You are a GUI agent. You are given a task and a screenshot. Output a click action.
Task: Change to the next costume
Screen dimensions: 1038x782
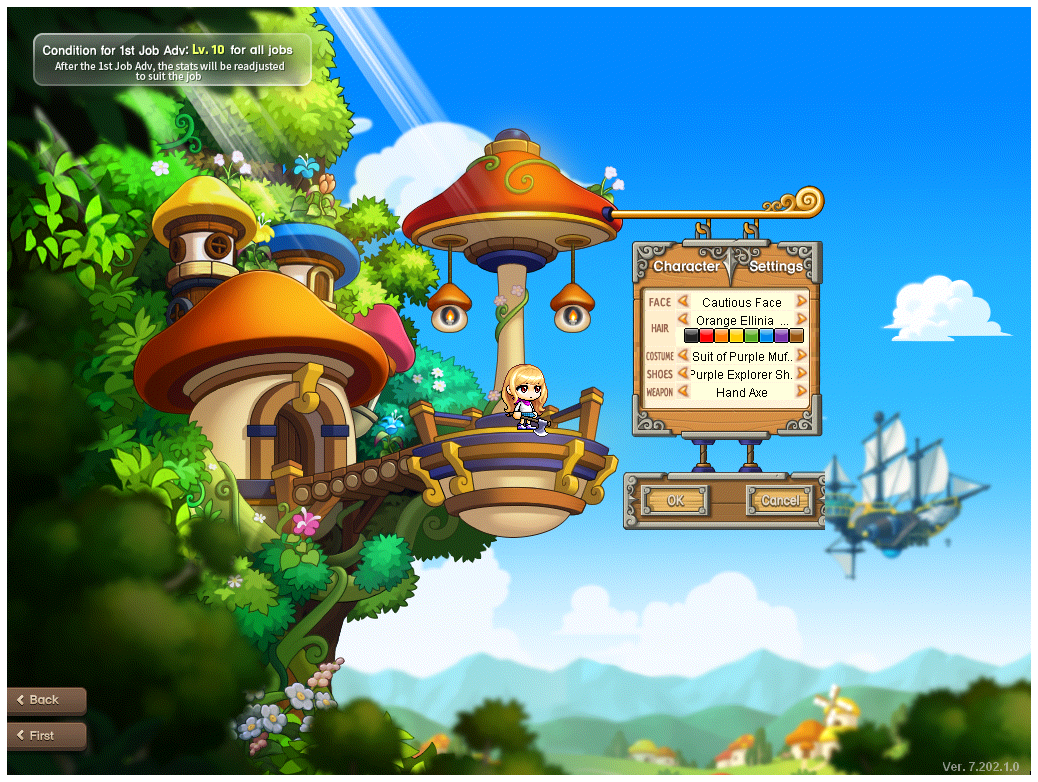pos(802,356)
